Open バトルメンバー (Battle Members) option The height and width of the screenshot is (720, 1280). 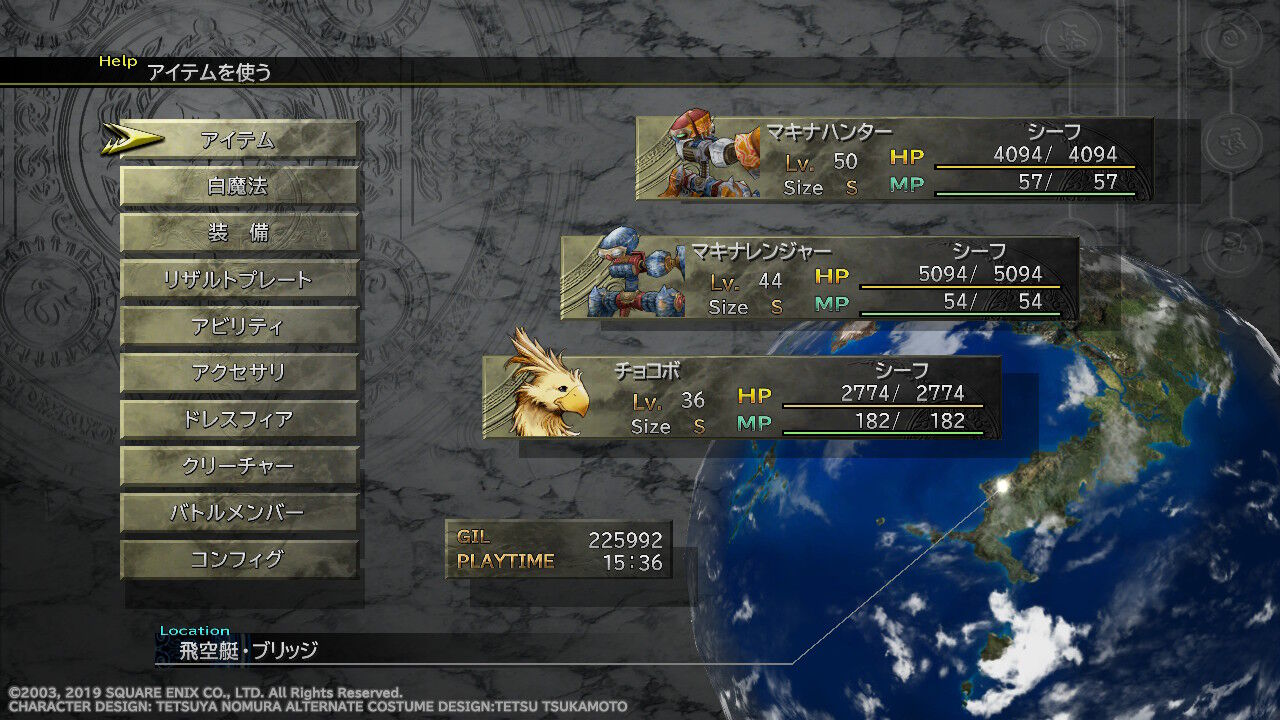(238, 511)
